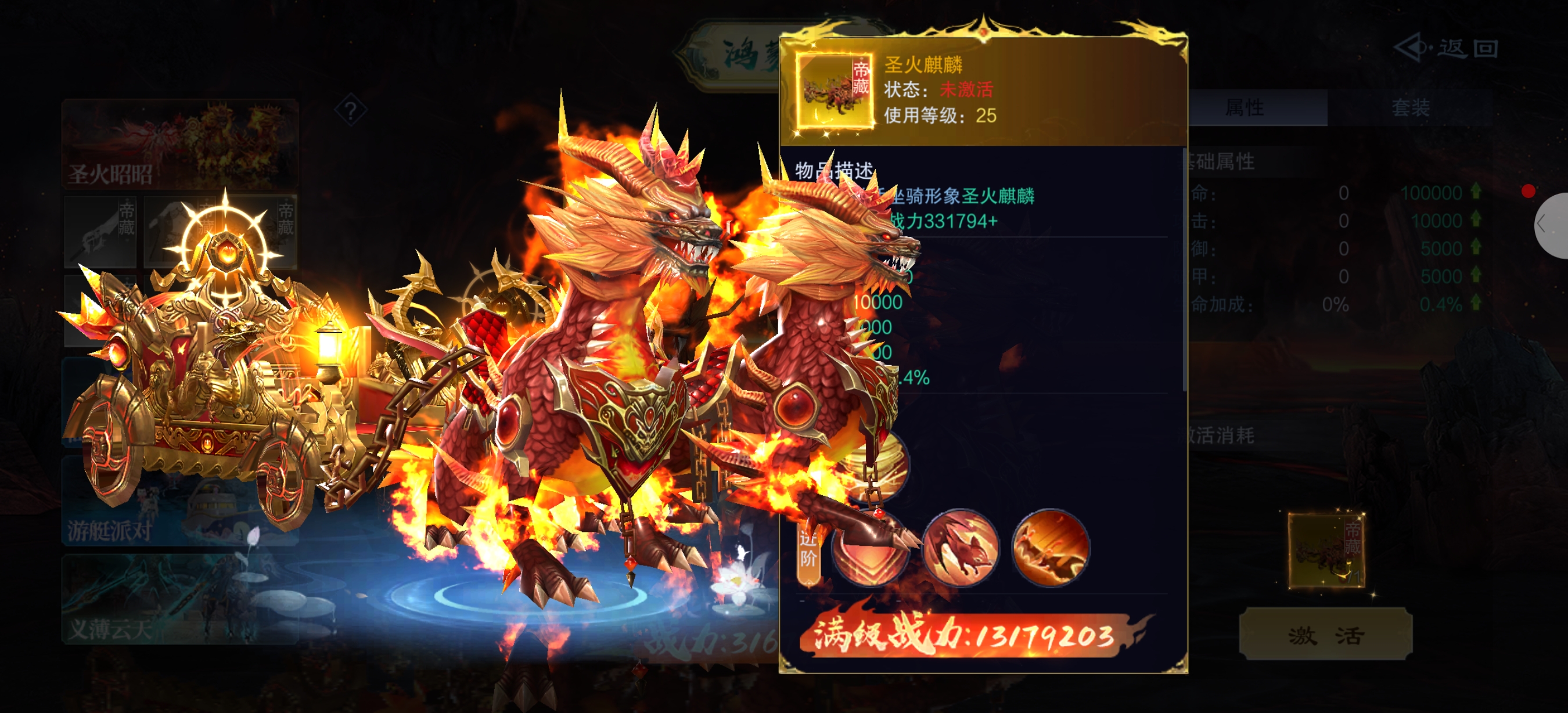Image resolution: width=1568 pixels, height=713 pixels.
Task: Switch to the 属性 tab
Action: pyautogui.click(x=1245, y=109)
